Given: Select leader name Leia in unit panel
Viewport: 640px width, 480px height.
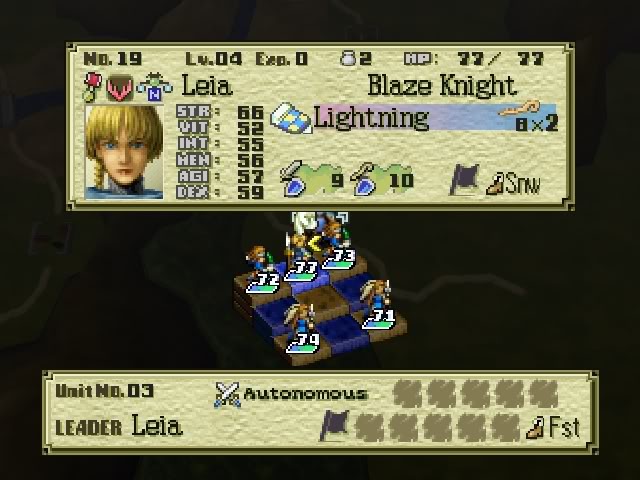Looking at the screenshot, I should [x=157, y=427].
